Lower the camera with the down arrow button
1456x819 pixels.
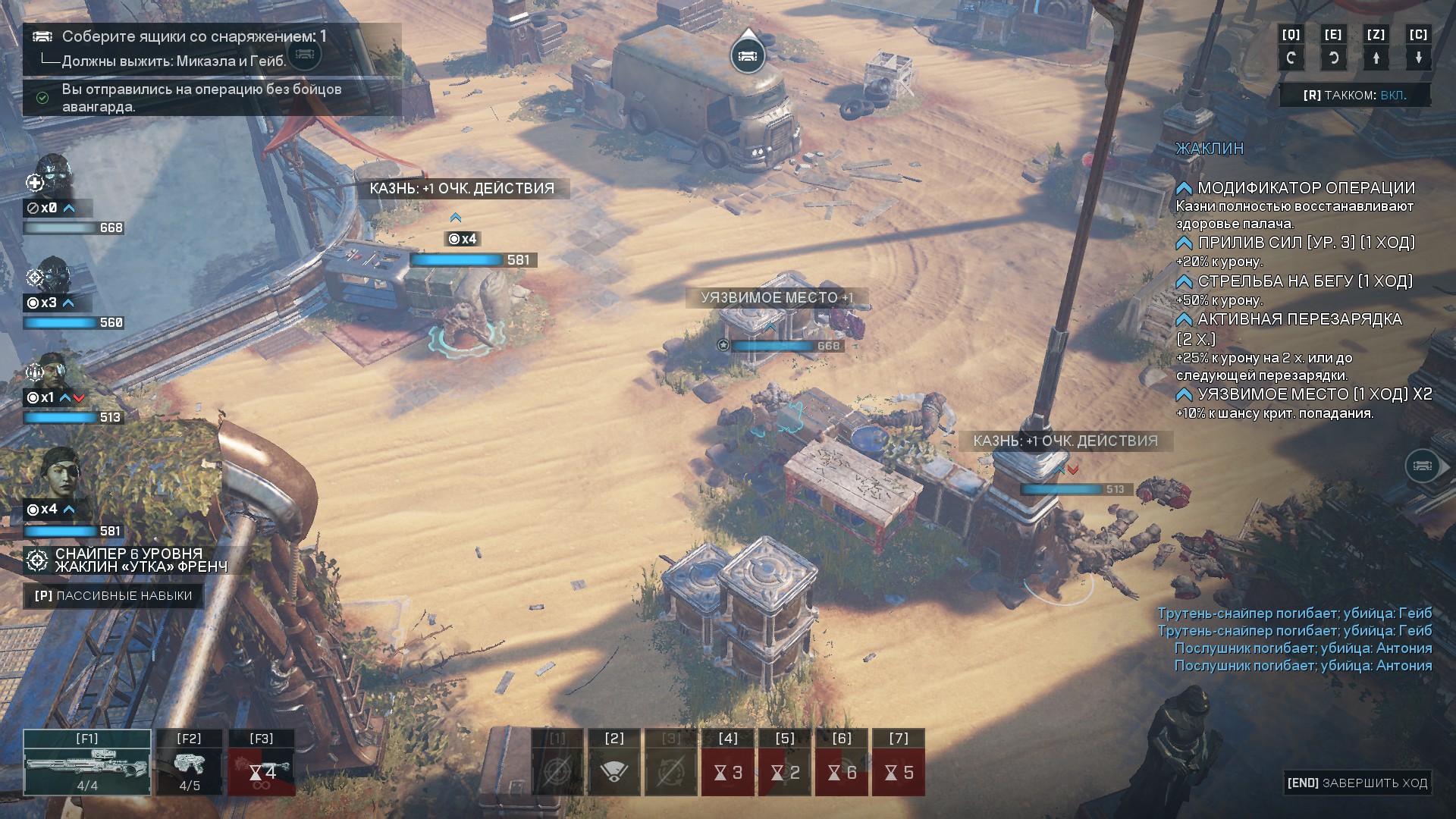pos(1418,58)
